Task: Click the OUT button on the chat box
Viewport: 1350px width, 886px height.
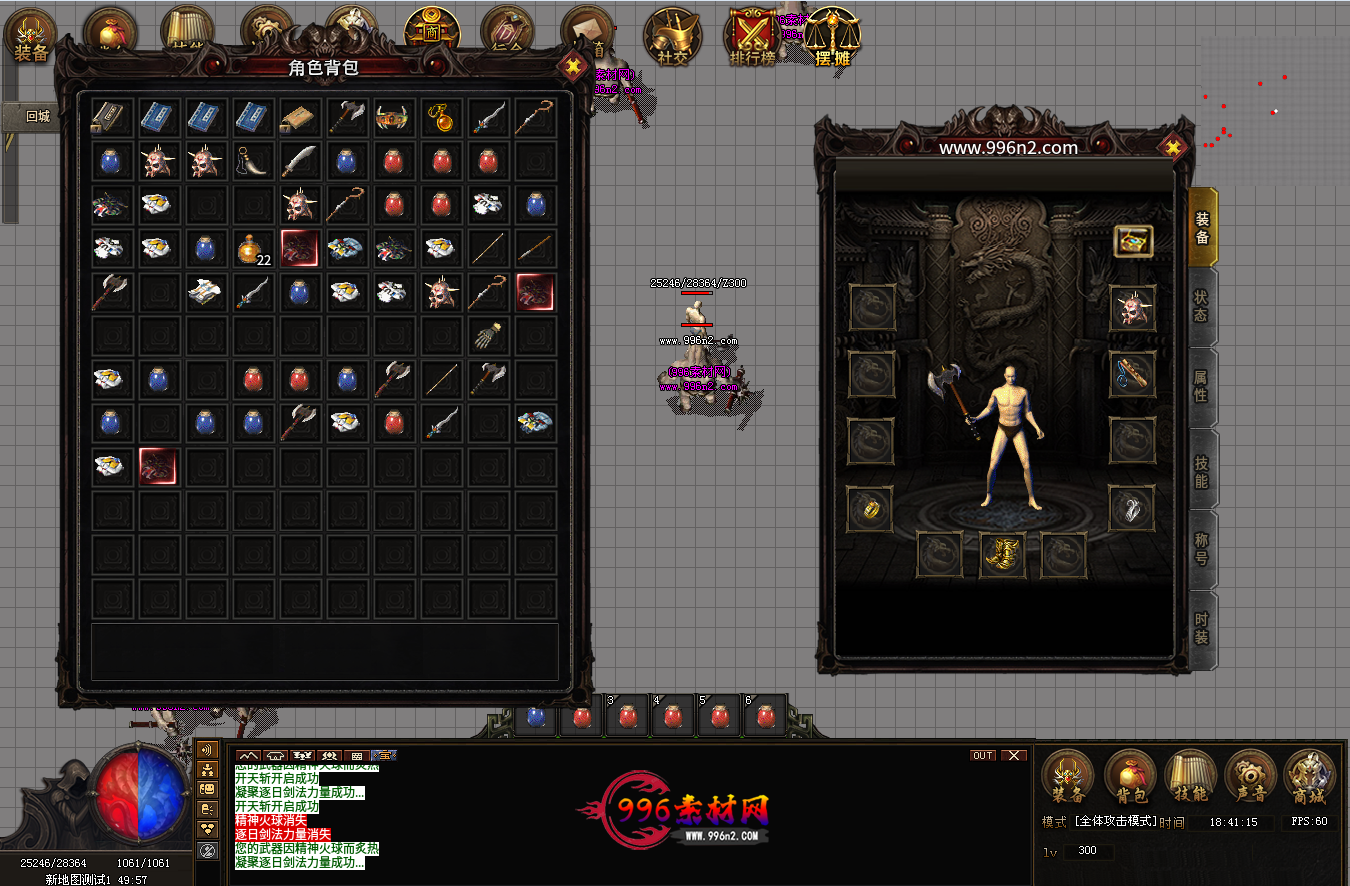Action: [x=983, y=756]
